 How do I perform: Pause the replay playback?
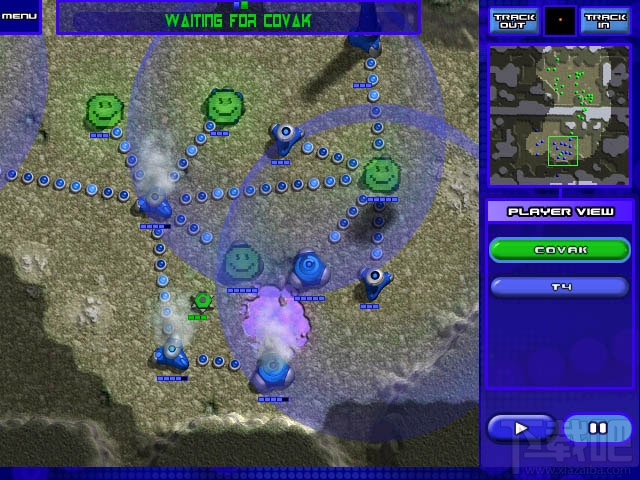(598, 428)
